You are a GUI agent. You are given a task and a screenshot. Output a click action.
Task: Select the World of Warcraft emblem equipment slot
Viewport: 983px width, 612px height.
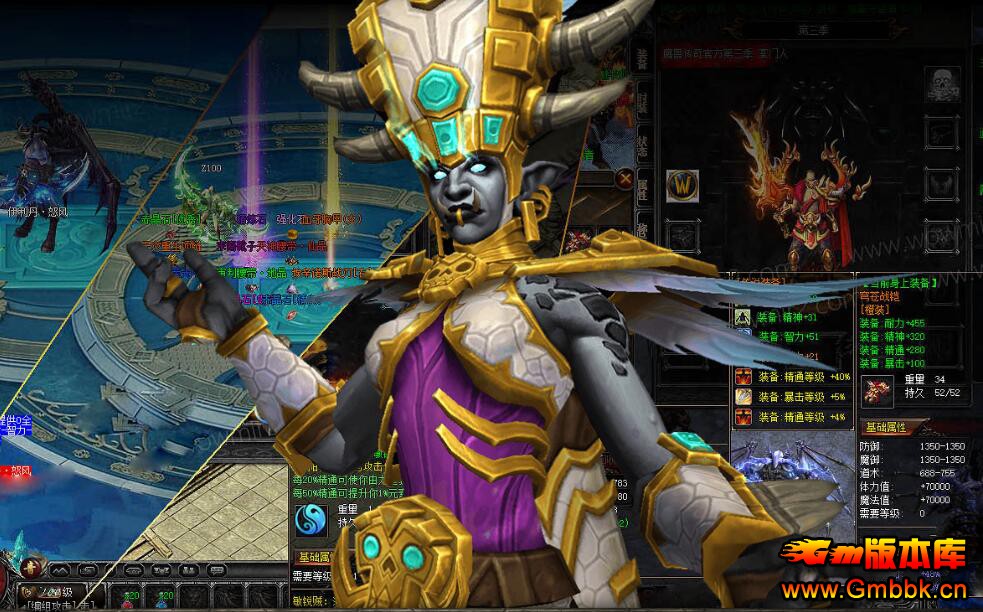tap(682, 186)
